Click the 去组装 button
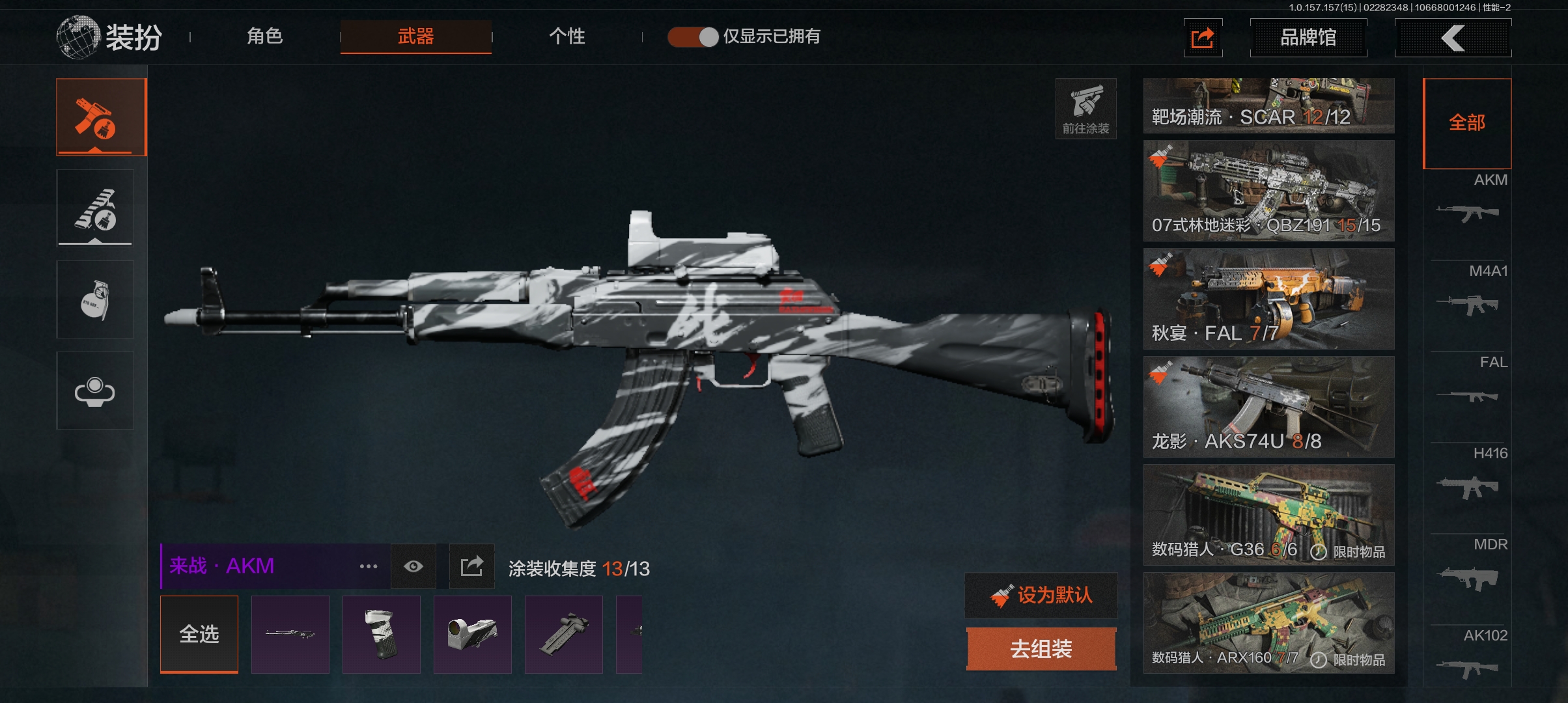This screenshot has width=1568, height=703. 1041,649
